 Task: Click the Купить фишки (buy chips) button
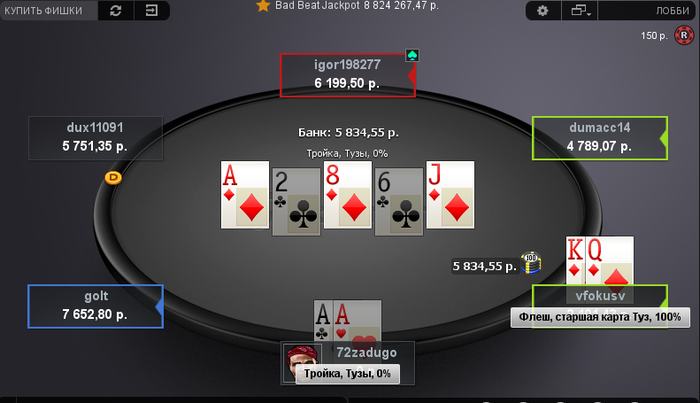[x=48, y=11]
